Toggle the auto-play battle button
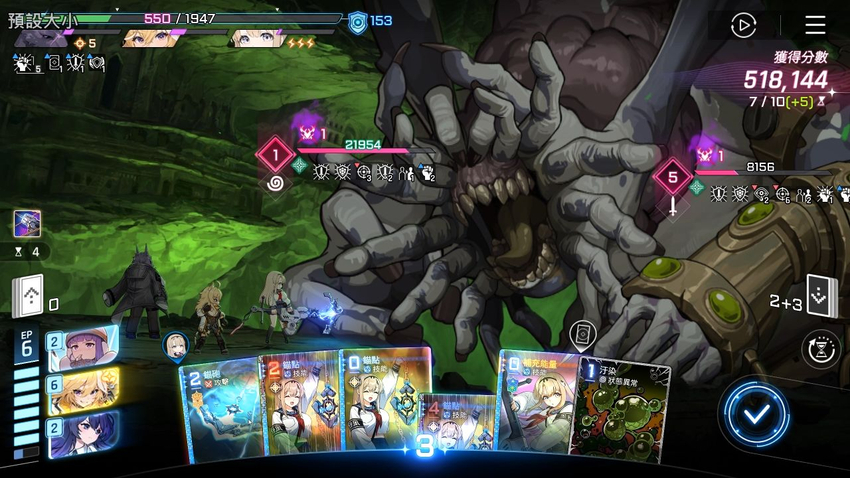The height and width of the screenshot is (478, 850). (743, 25)
